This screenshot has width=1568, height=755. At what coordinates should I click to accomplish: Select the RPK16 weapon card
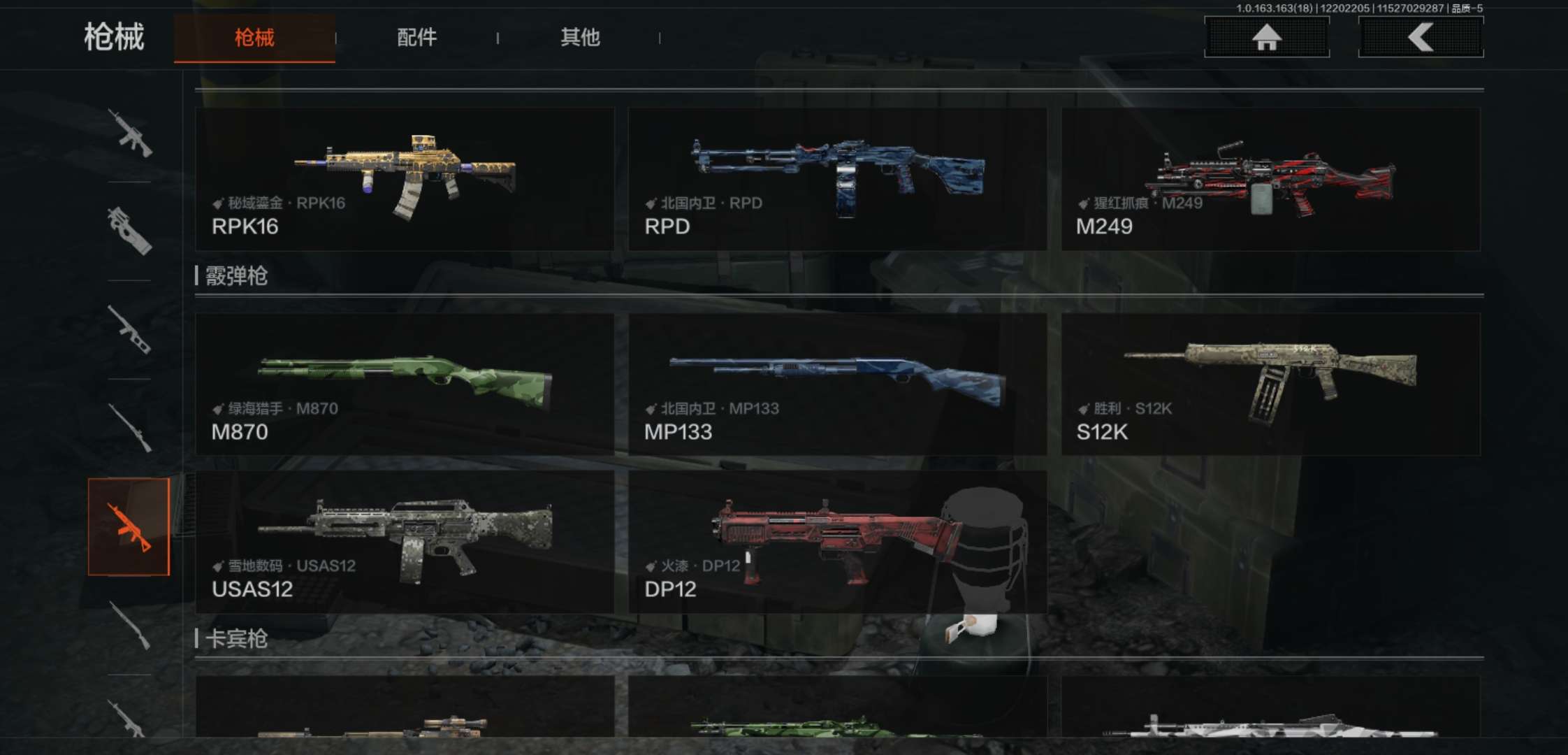[x=405, y=179]
